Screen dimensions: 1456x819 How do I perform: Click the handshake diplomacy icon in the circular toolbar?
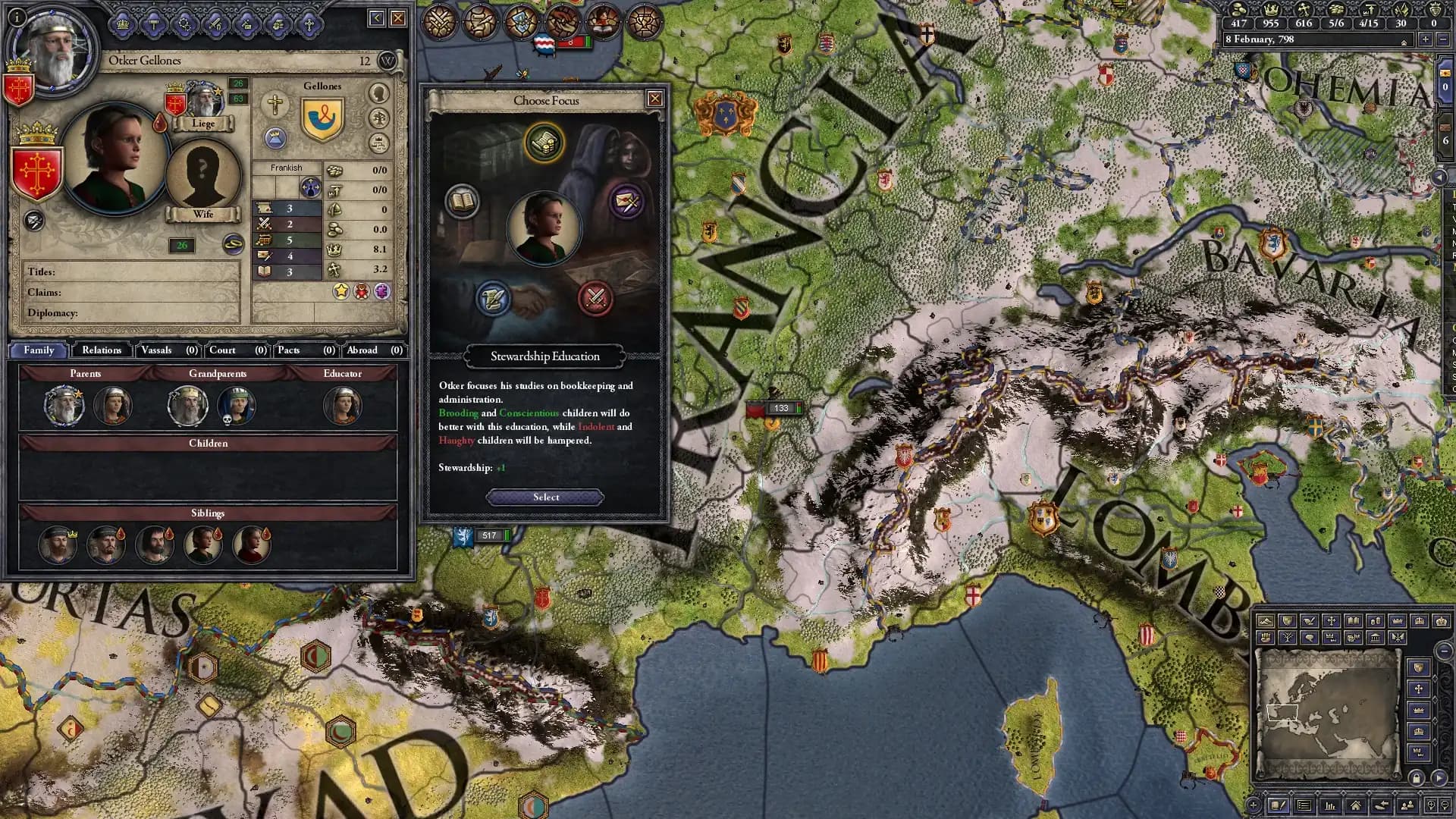pyautogui.click(x=562, y=21)
